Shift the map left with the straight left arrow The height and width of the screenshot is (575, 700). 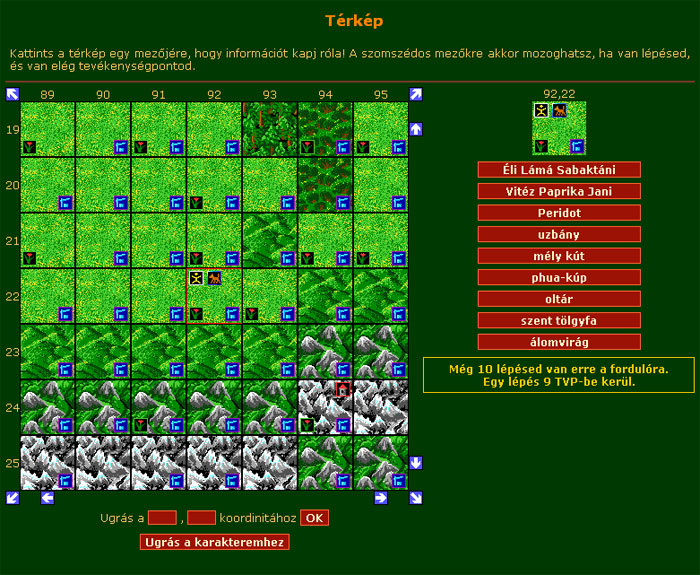tap(47, 497)
